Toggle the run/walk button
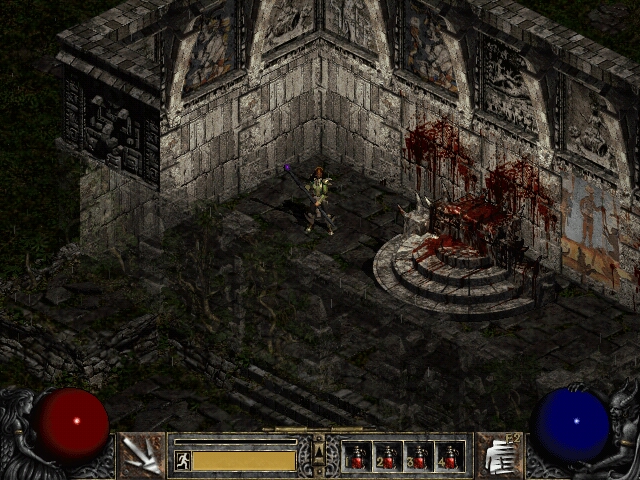The height and width of the screenshot is (480, 640). [x=182, y=460]
